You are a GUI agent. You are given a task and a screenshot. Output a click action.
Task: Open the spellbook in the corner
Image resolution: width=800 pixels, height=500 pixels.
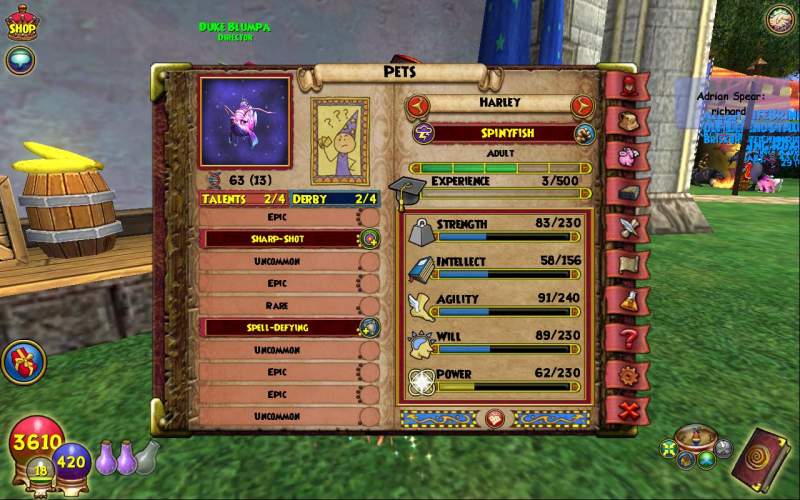[x=766, y=457]
